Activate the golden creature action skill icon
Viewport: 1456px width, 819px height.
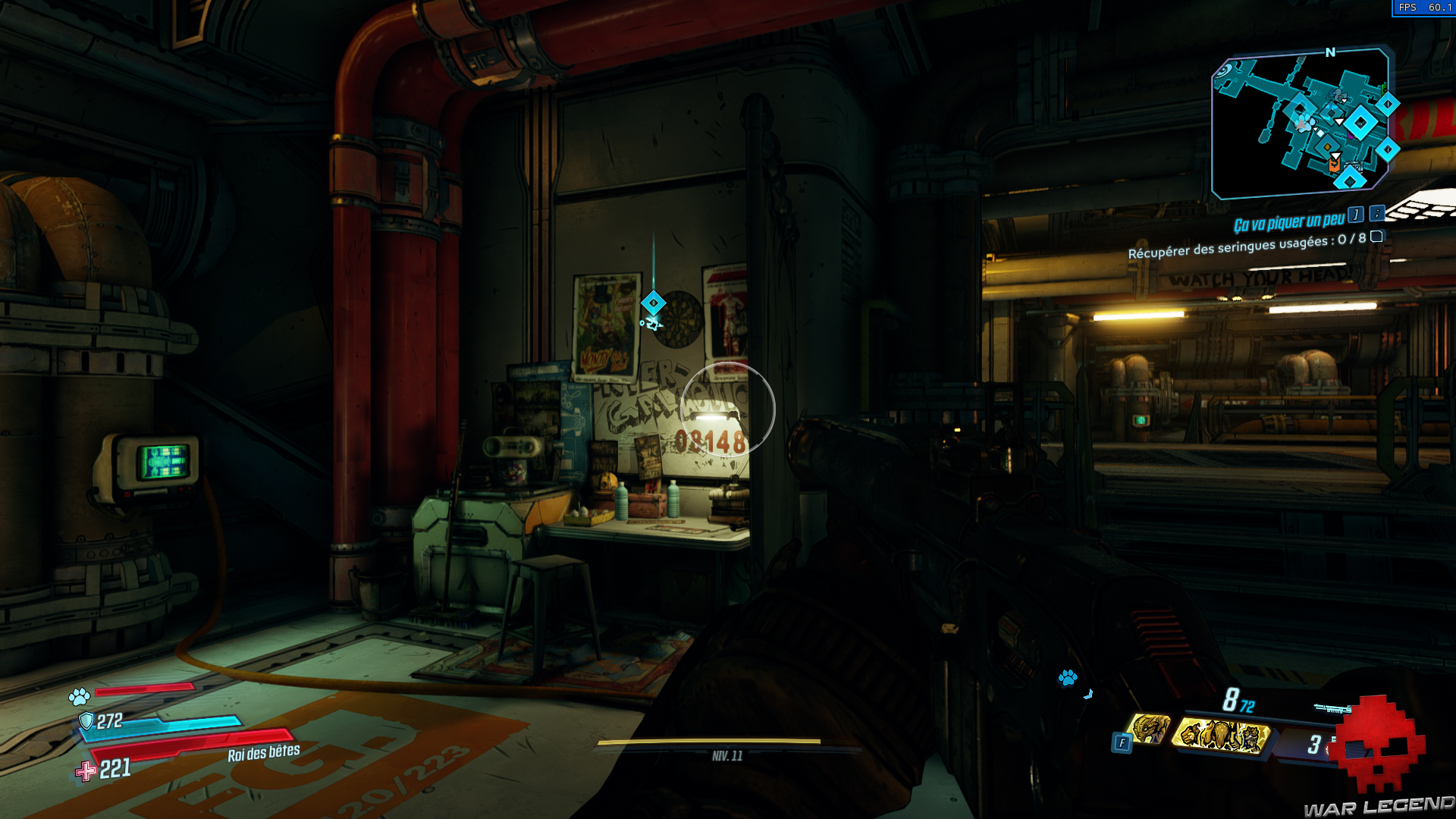[x=1150, y=729]
